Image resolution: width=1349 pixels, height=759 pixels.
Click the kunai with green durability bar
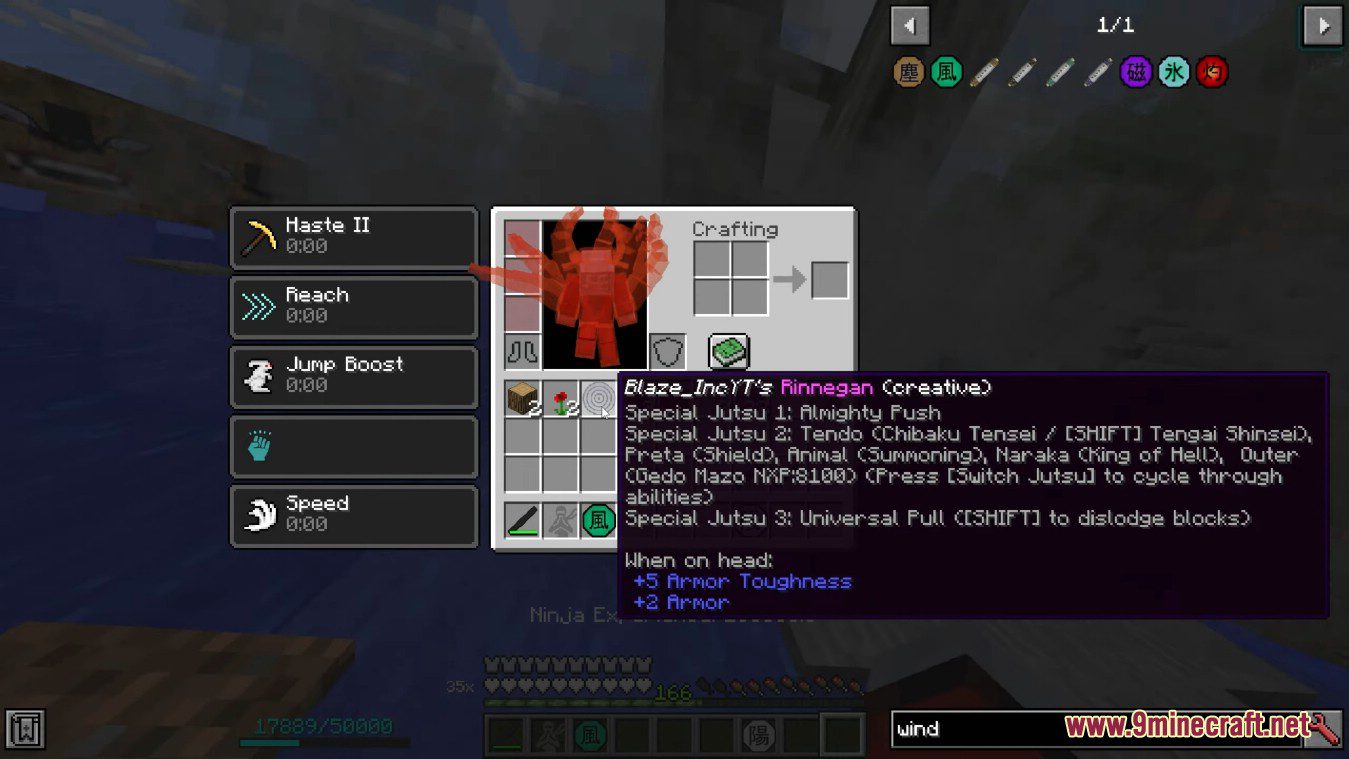(x=521, y=519)
